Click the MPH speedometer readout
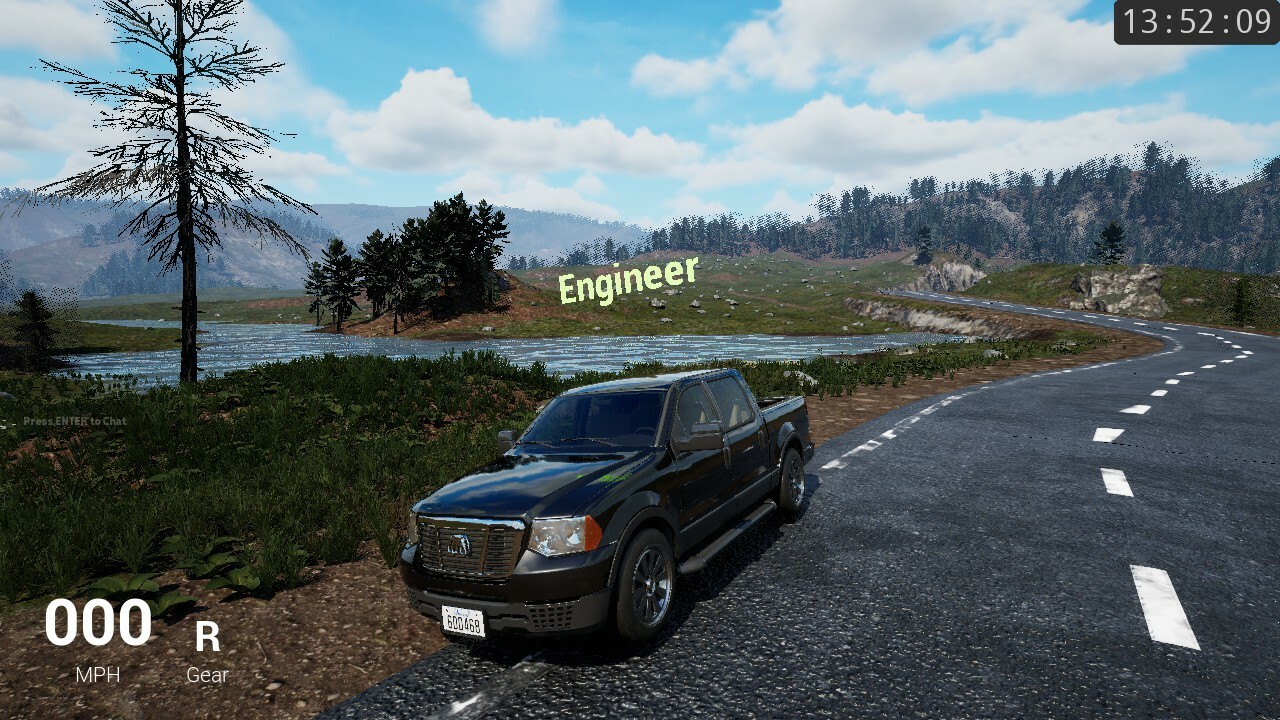The height and width of the screenshot is (720, 1280). 96,675
